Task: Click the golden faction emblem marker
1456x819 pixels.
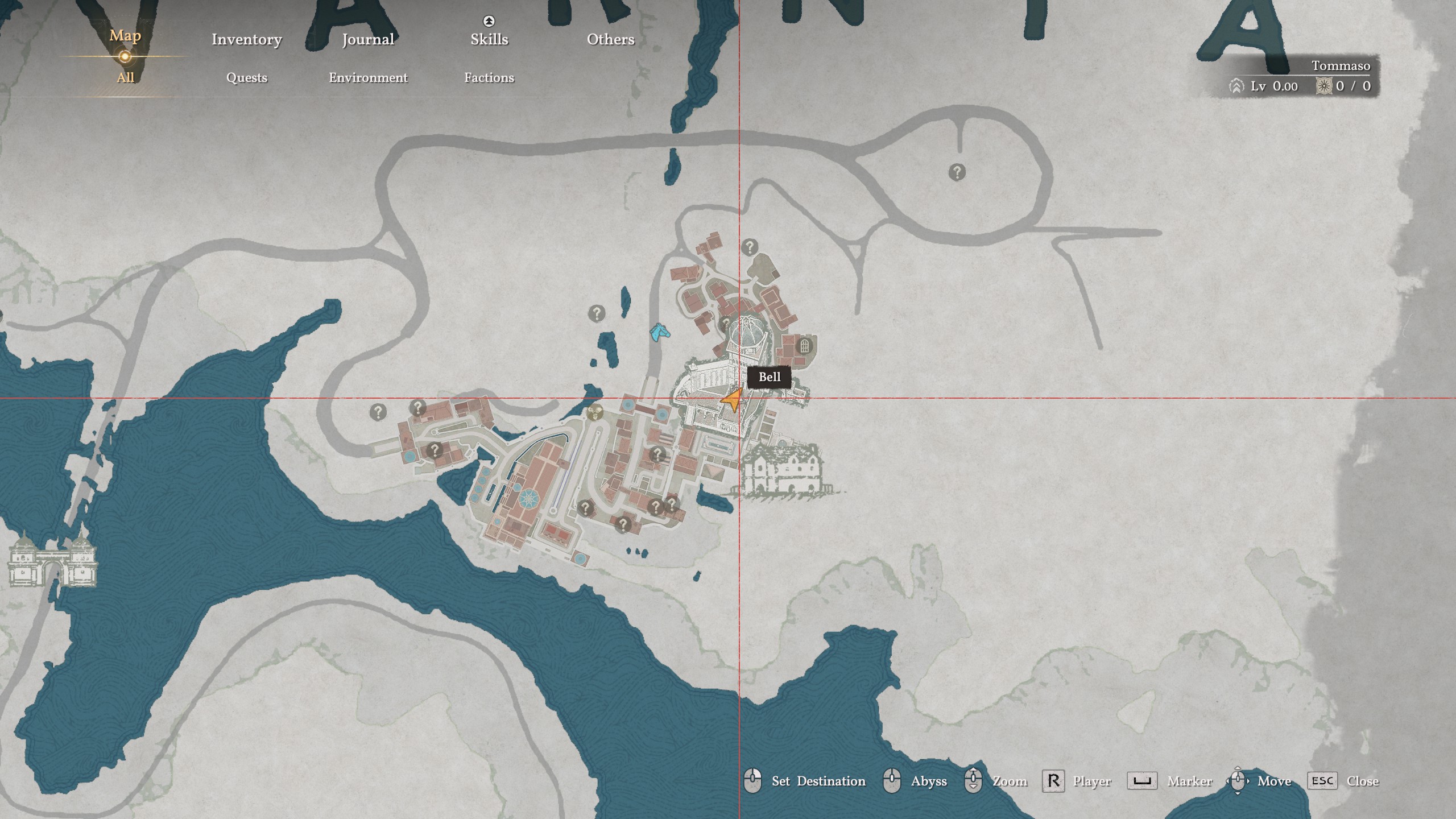Action: 595,412
